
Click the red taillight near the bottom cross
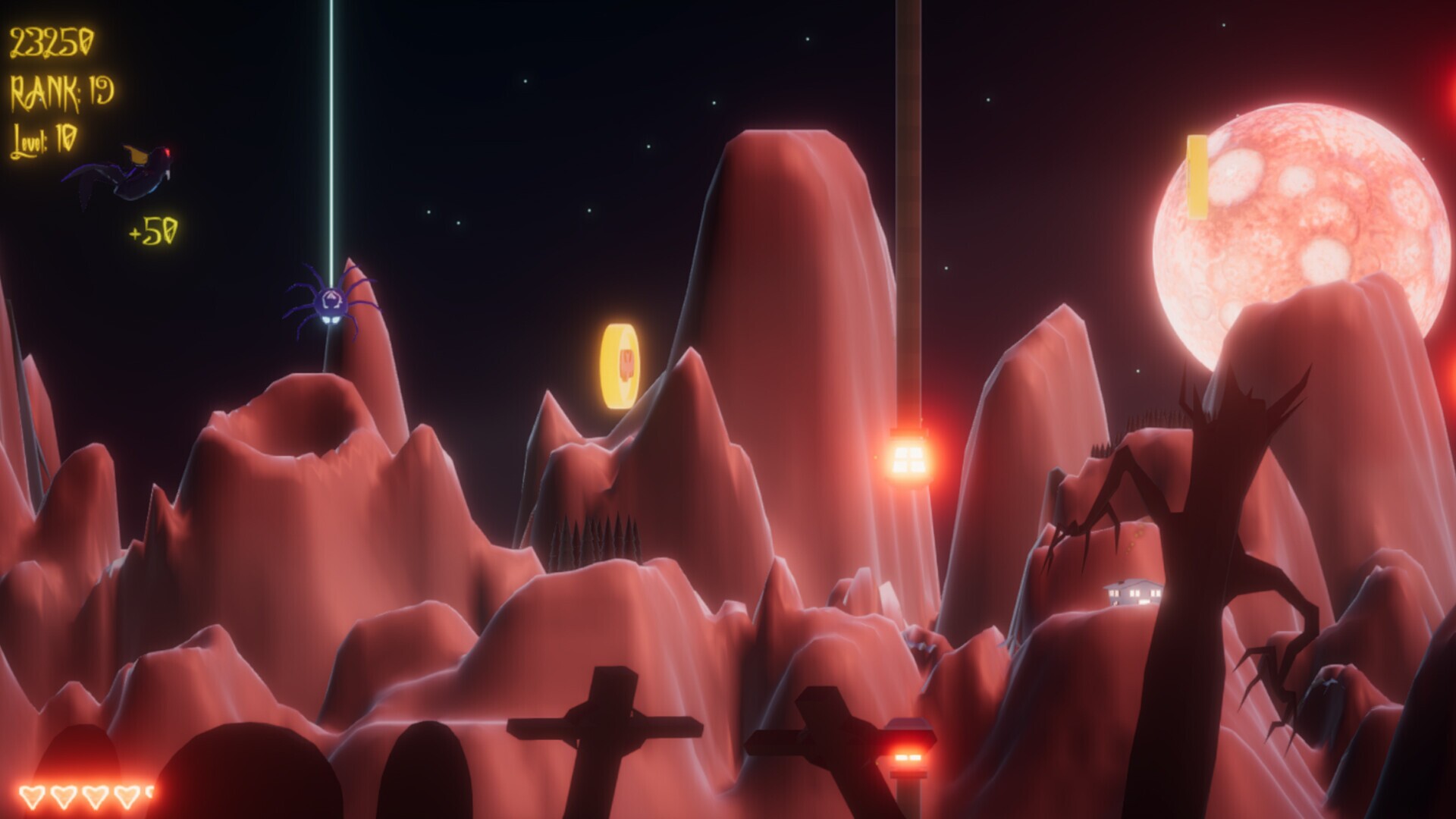(x=908, y=755)
